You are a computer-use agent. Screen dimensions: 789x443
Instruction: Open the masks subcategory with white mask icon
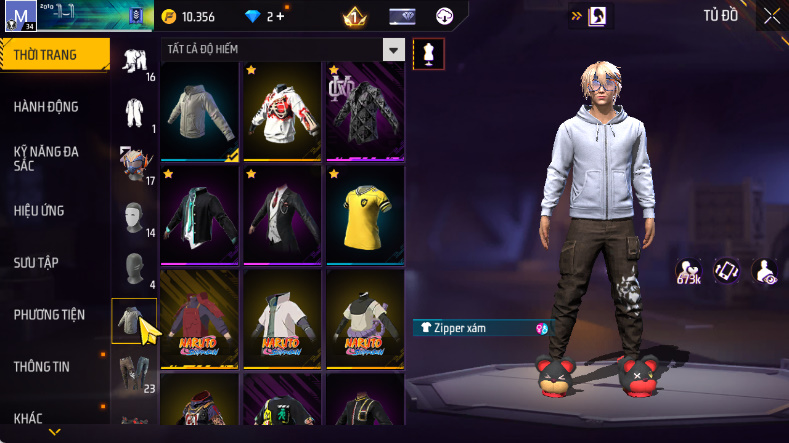133,216
